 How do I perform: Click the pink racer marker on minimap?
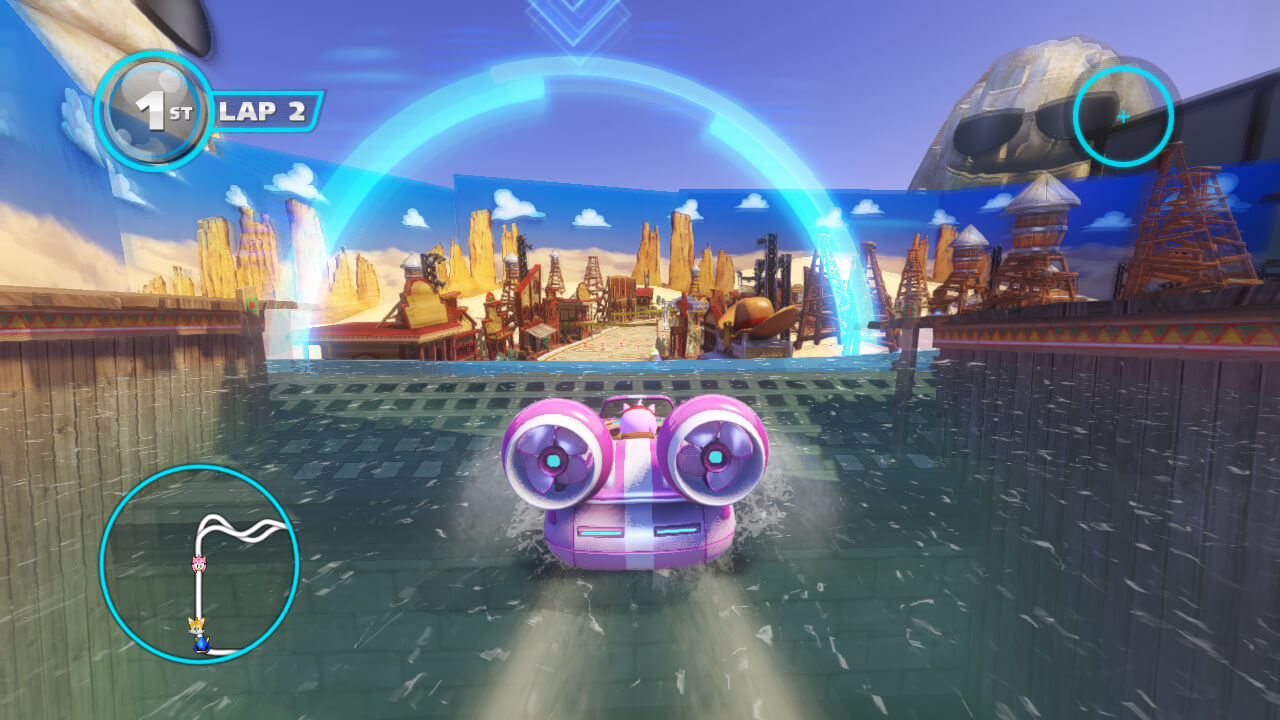coord(198,564)
